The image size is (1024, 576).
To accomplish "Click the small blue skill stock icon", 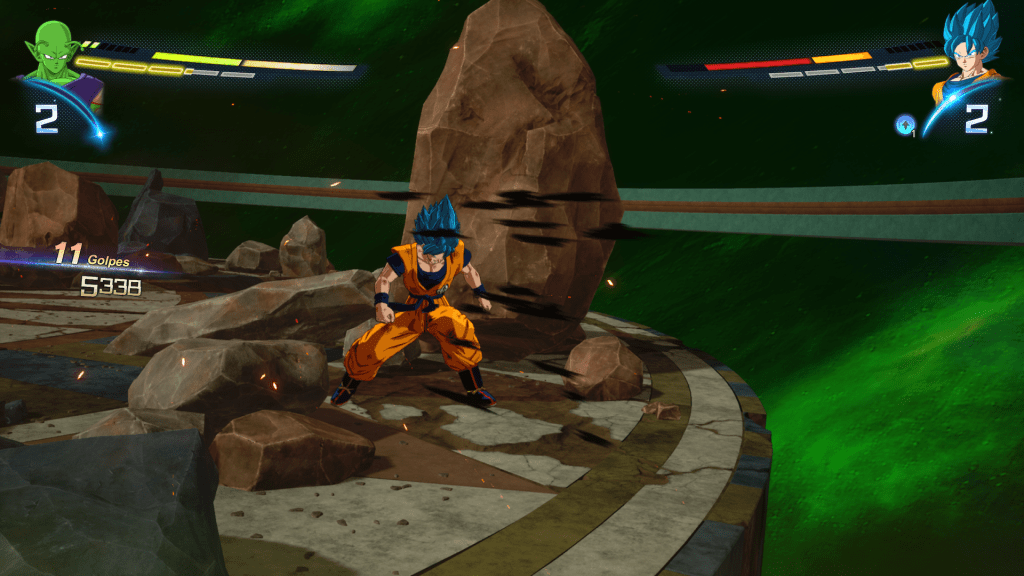I will (904, 124).
